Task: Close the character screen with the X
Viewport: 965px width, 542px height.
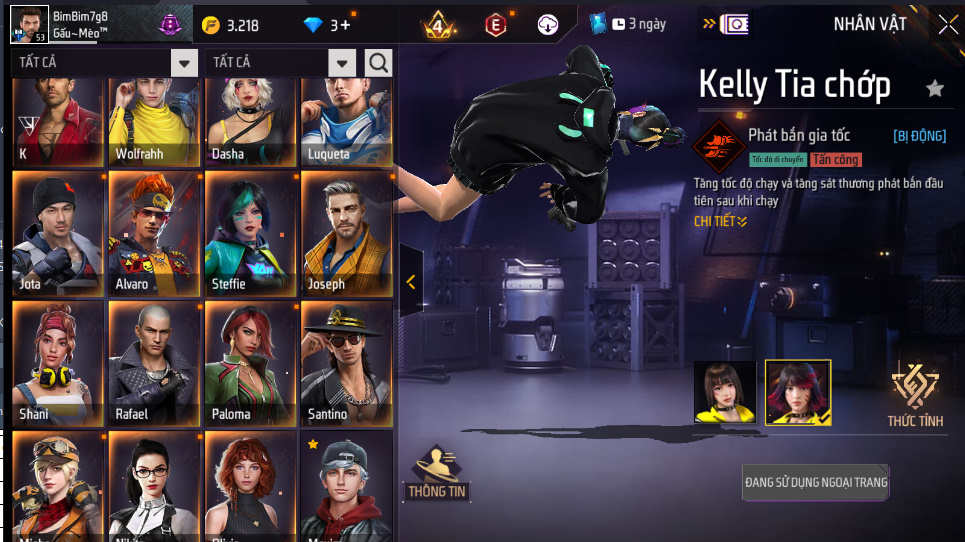Action: pos(946,25)
